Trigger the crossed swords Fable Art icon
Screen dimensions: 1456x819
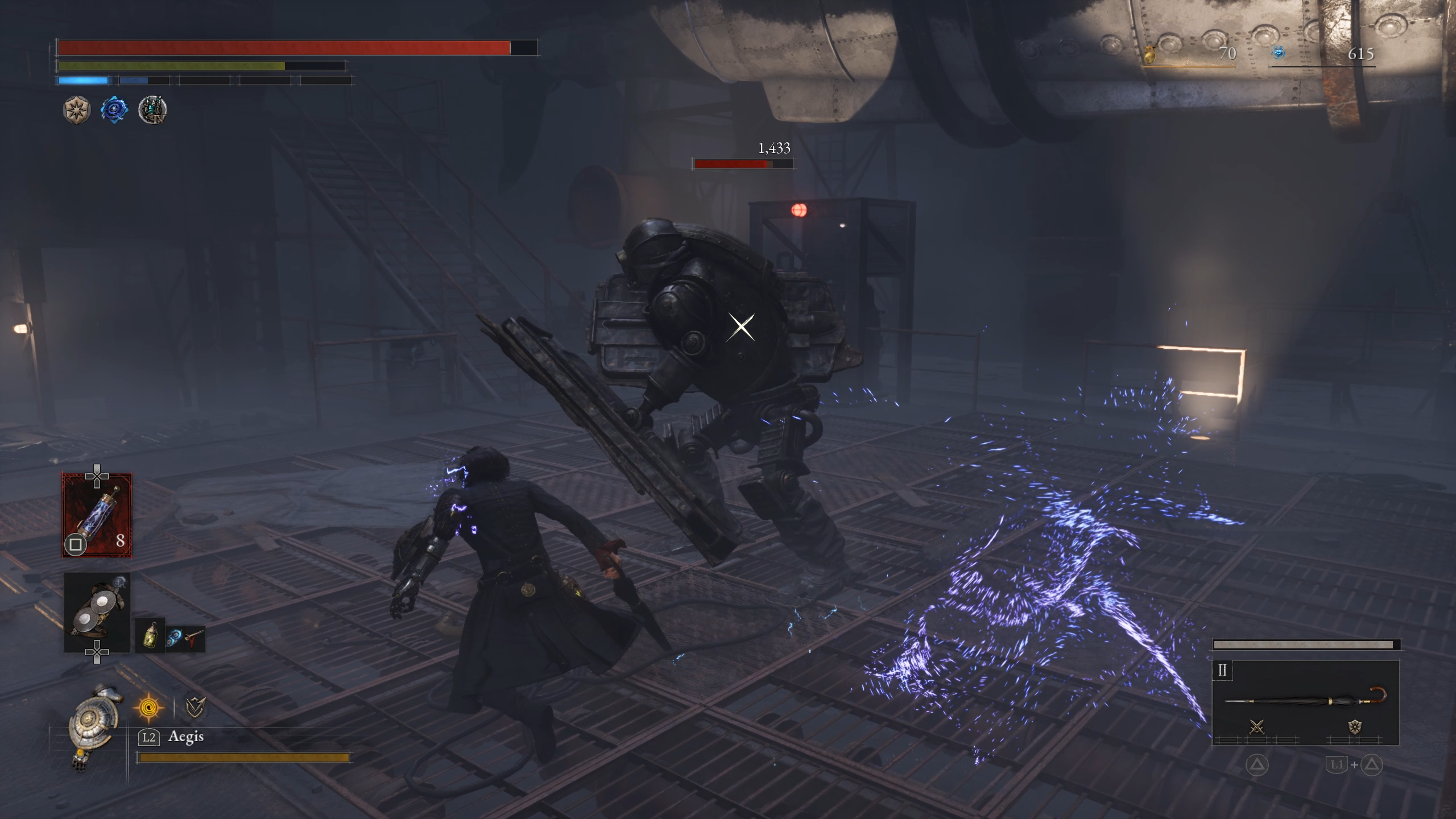1257,727
